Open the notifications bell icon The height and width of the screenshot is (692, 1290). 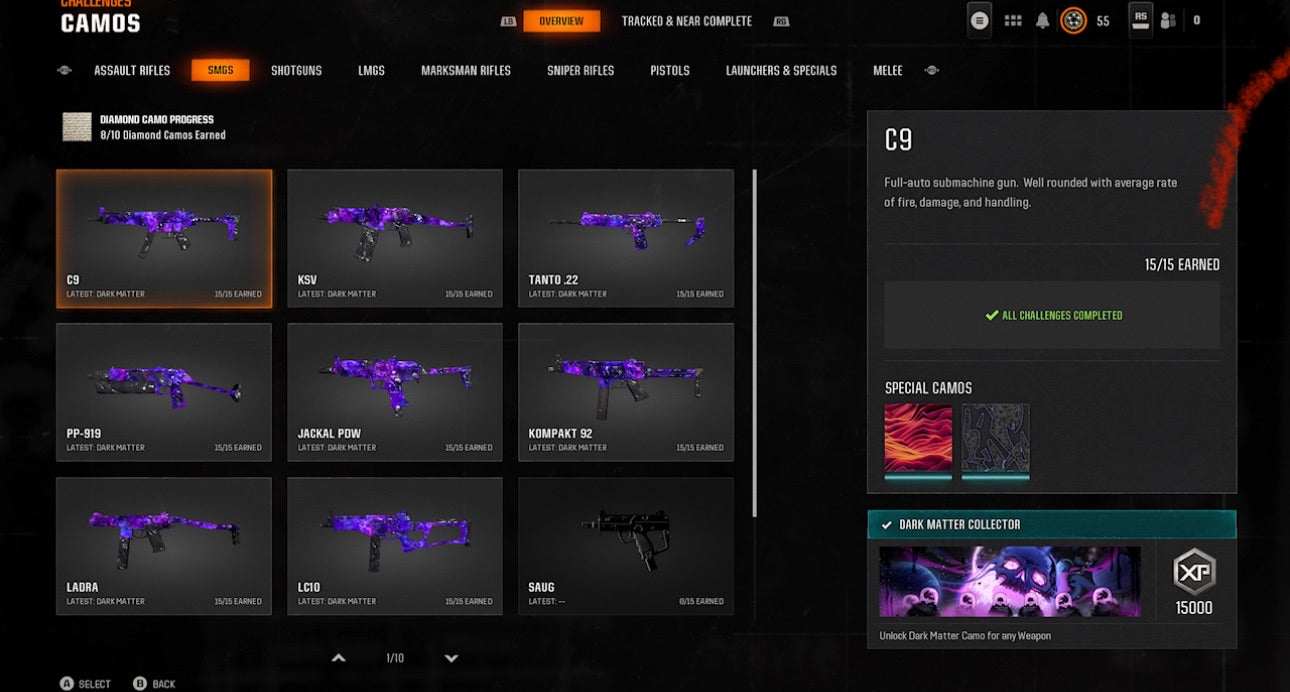point(1042,20)
